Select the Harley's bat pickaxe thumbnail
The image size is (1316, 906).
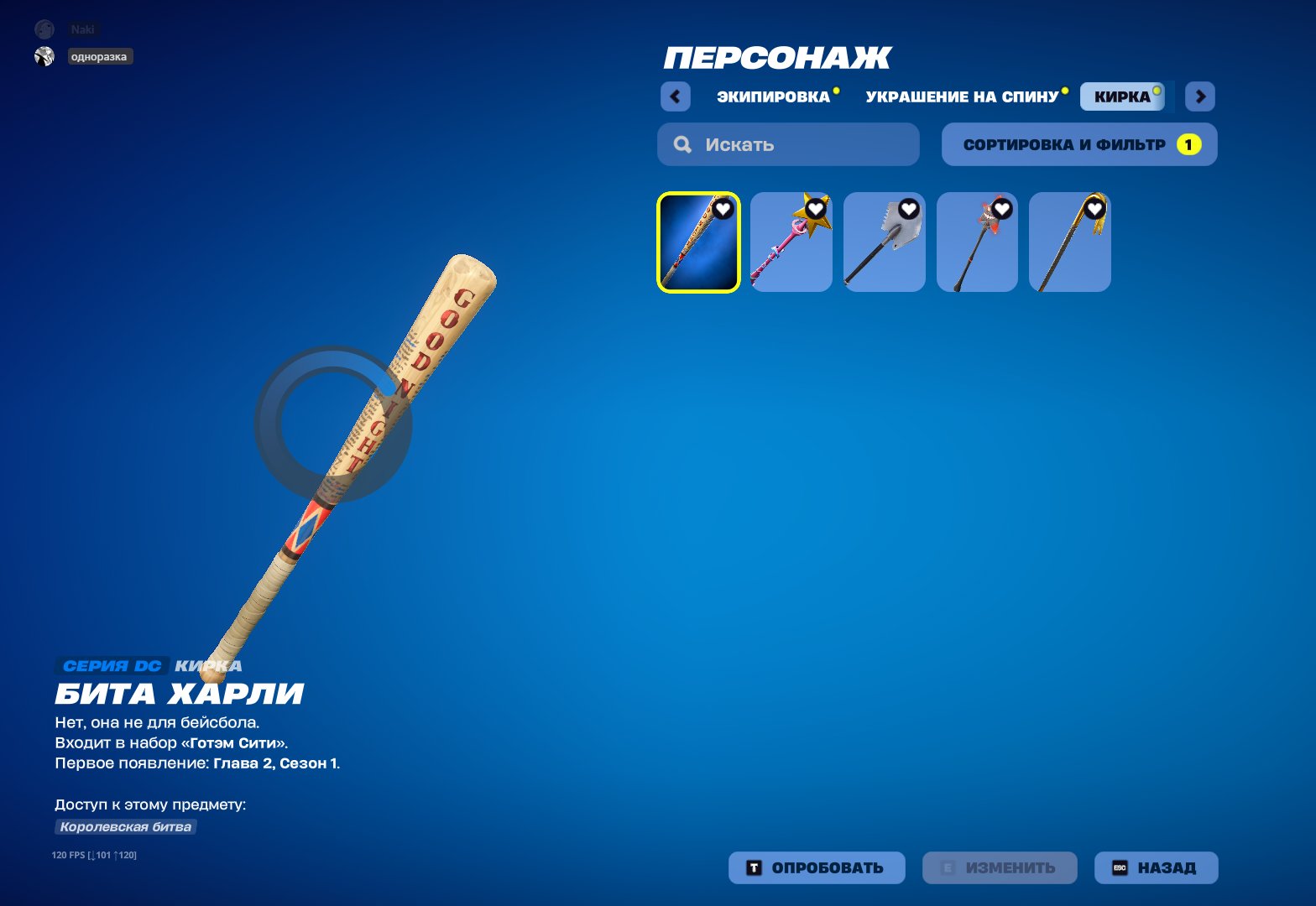[x=697, y=241]
